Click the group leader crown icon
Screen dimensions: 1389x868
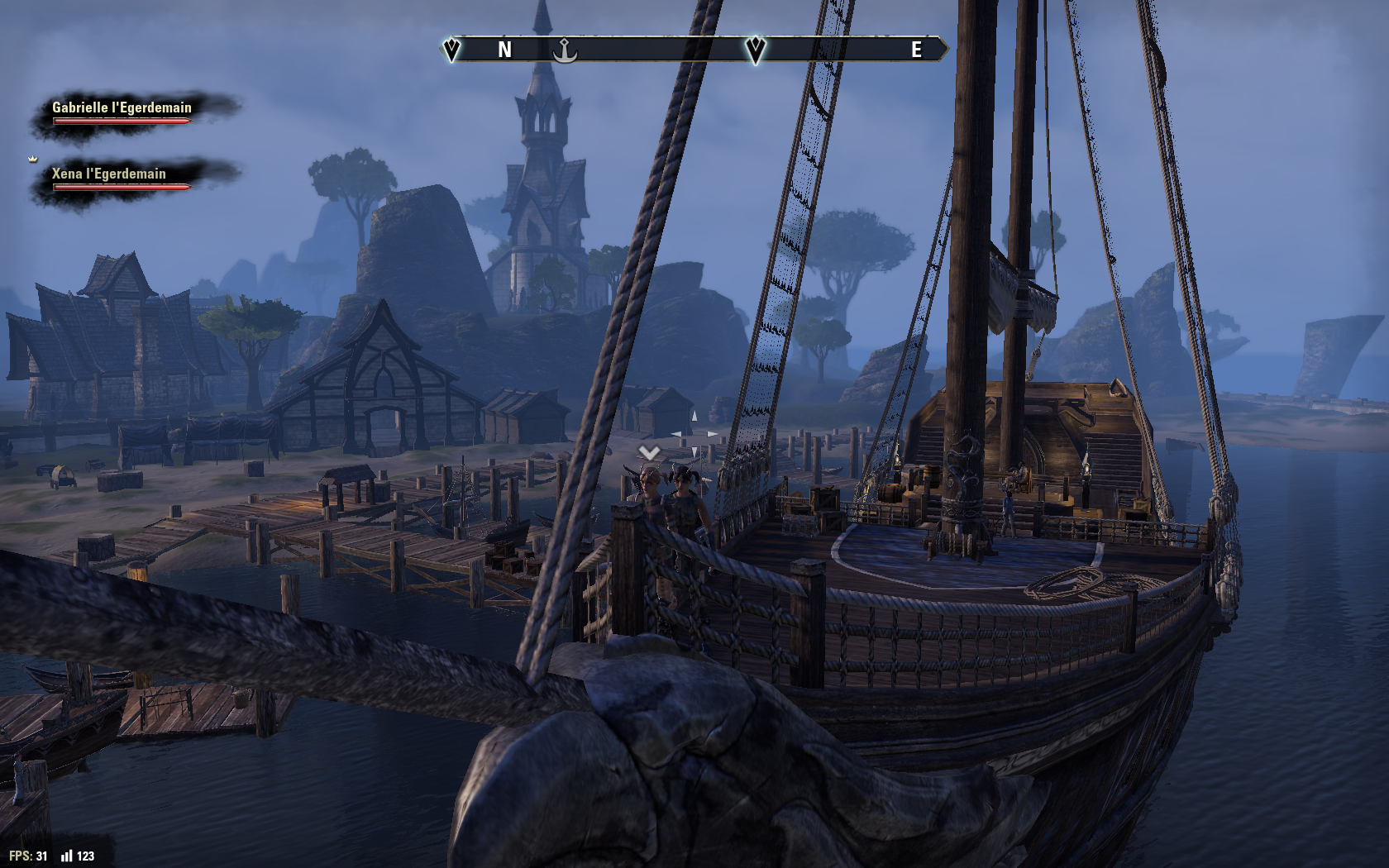[x=33, y=159]
